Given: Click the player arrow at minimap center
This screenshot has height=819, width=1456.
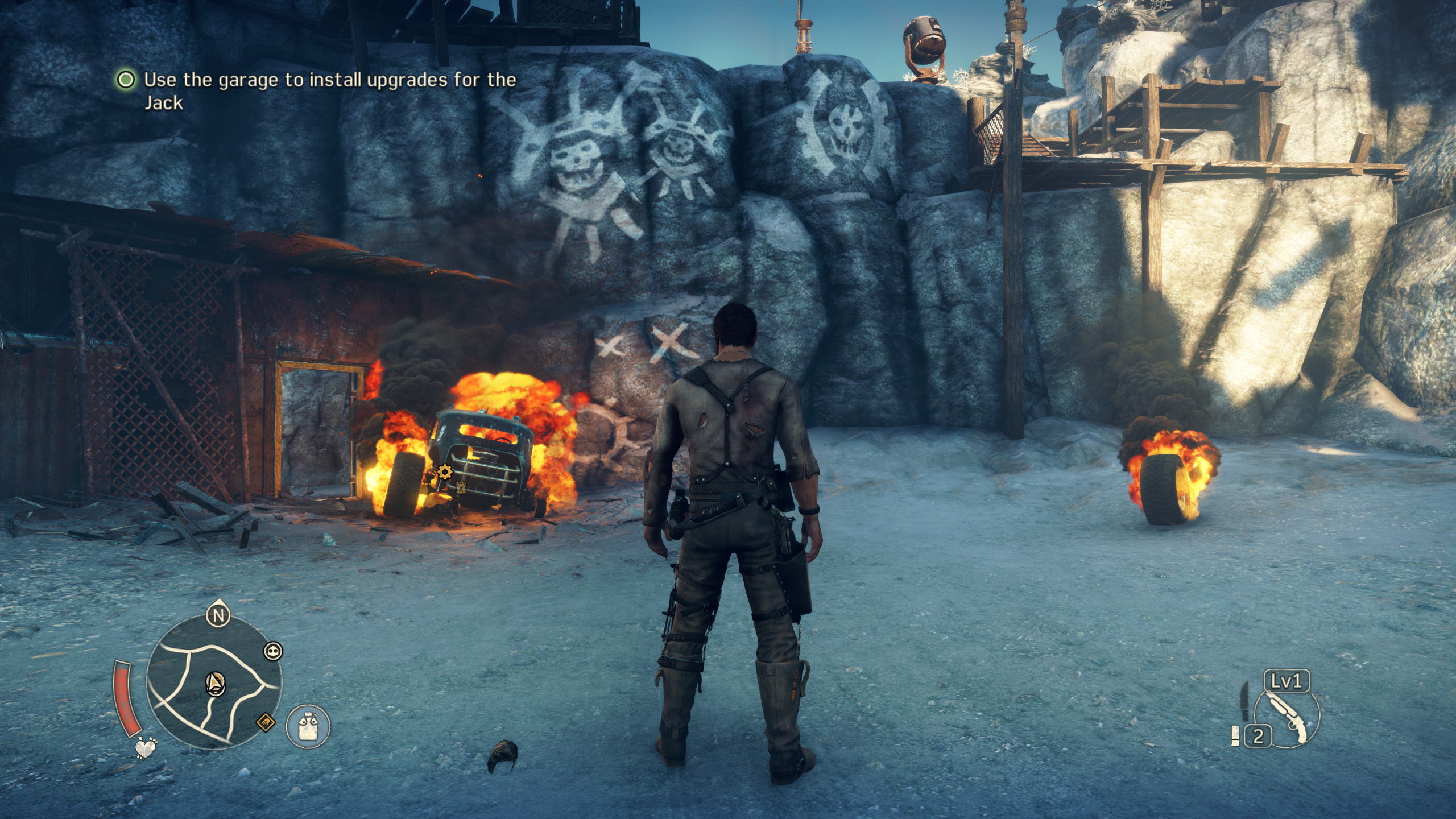Looking at the screenshot, I should (x=215, y=682).
